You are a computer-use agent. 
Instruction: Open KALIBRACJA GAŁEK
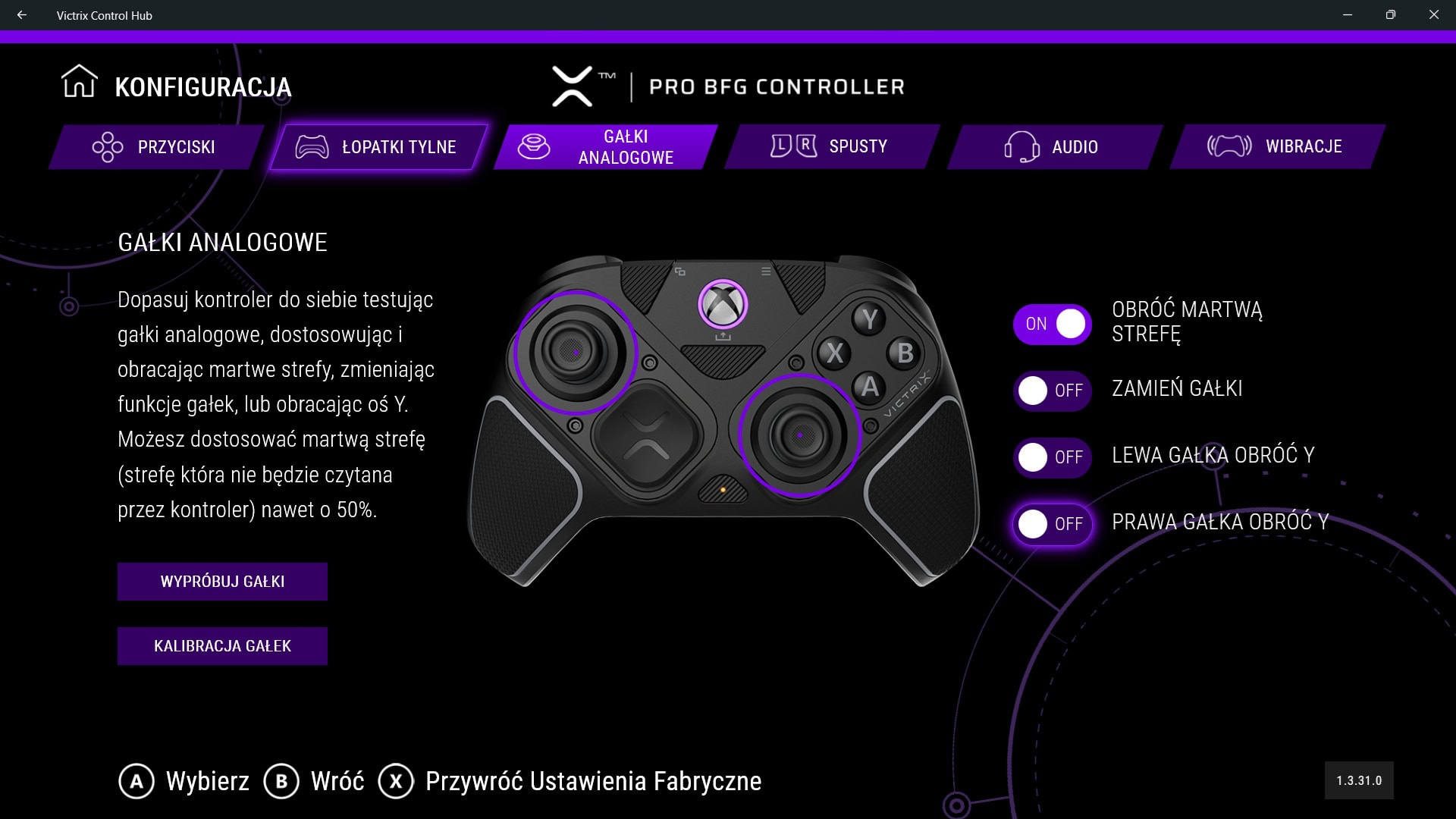click(x=221, y=646)
